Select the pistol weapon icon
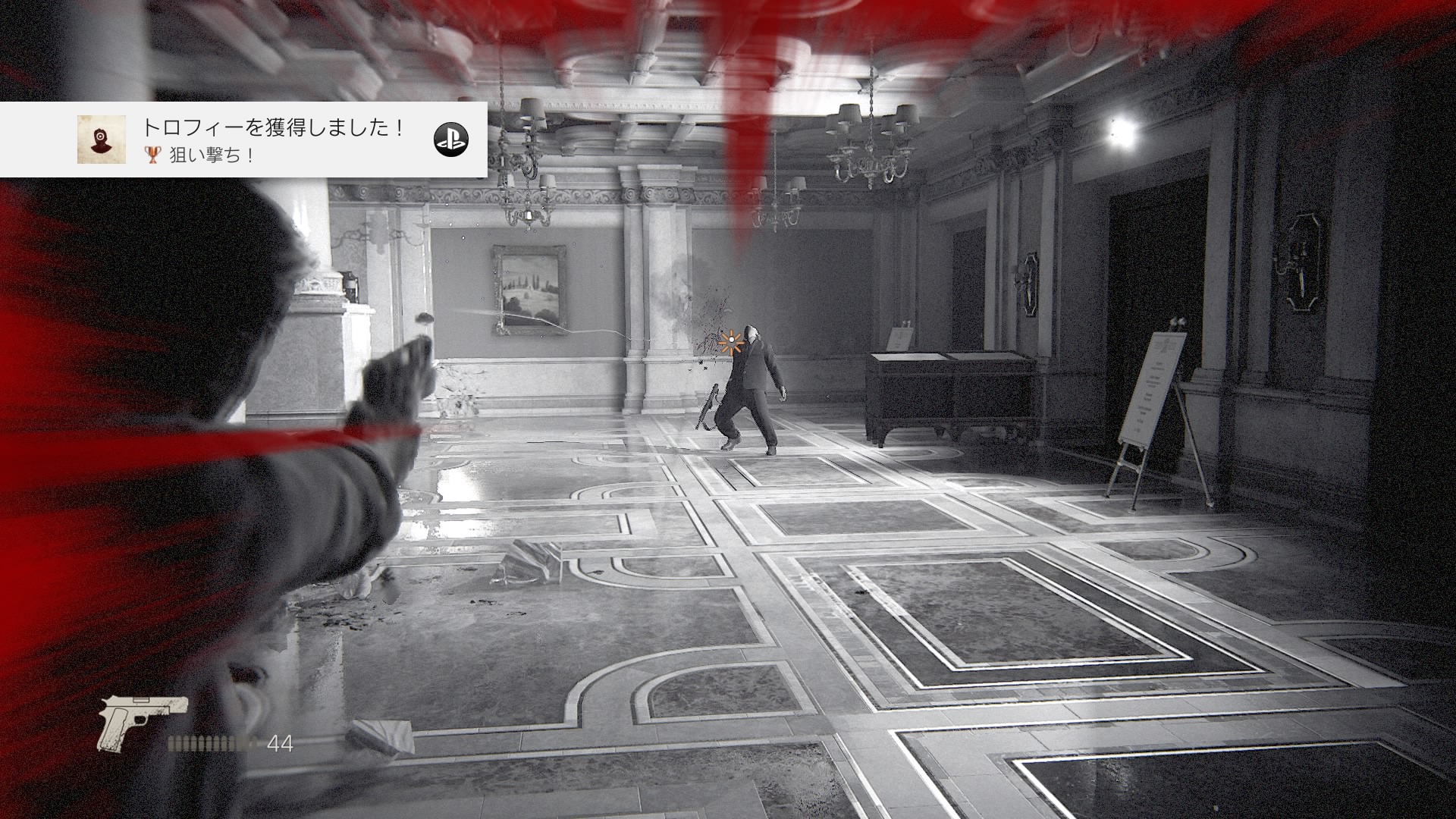 click(142, 721)
